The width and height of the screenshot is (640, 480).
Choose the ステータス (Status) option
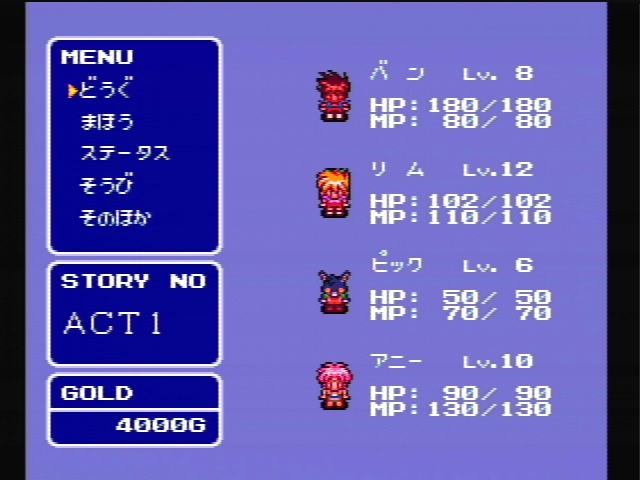pyautogui.click(x=124, y=154)
